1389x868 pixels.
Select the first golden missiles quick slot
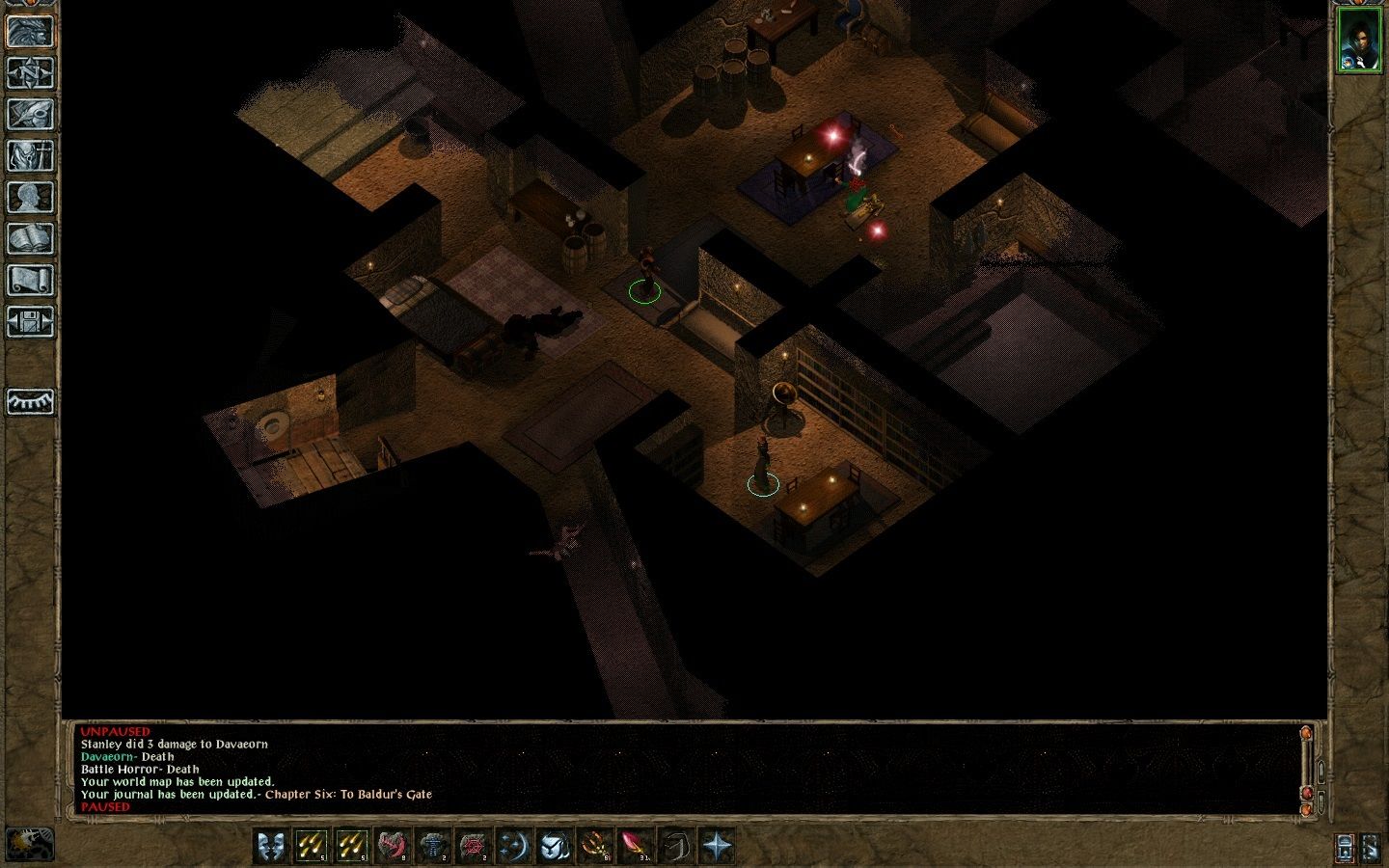[x=312, y=846]
